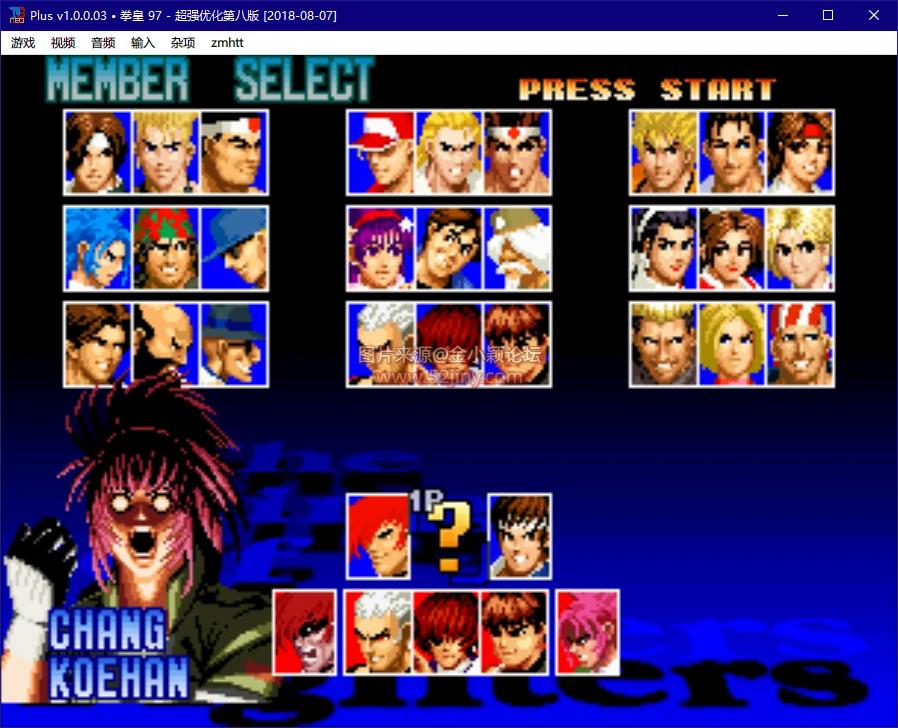Open the 输入 menu

pos(143,43)
